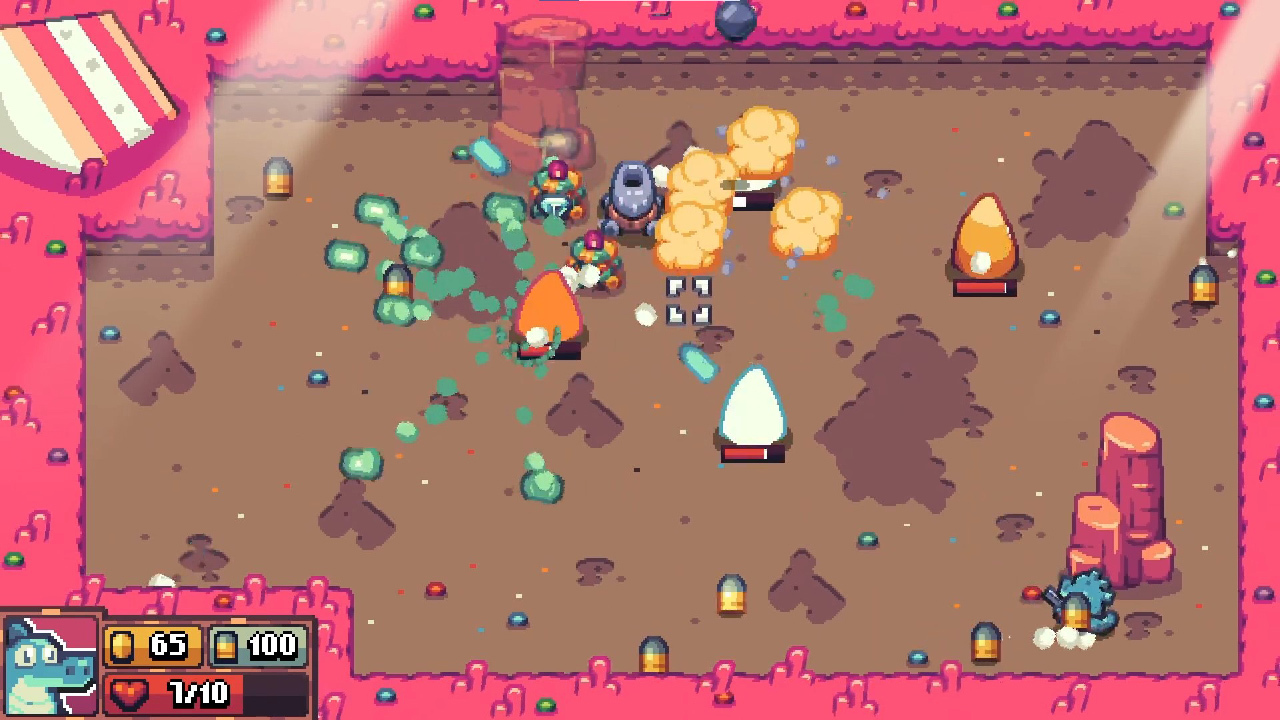The height and width of the screenshot is (720, 1280).
Task: Click the red heart icon on the health bar
Action: click(131, 692)
